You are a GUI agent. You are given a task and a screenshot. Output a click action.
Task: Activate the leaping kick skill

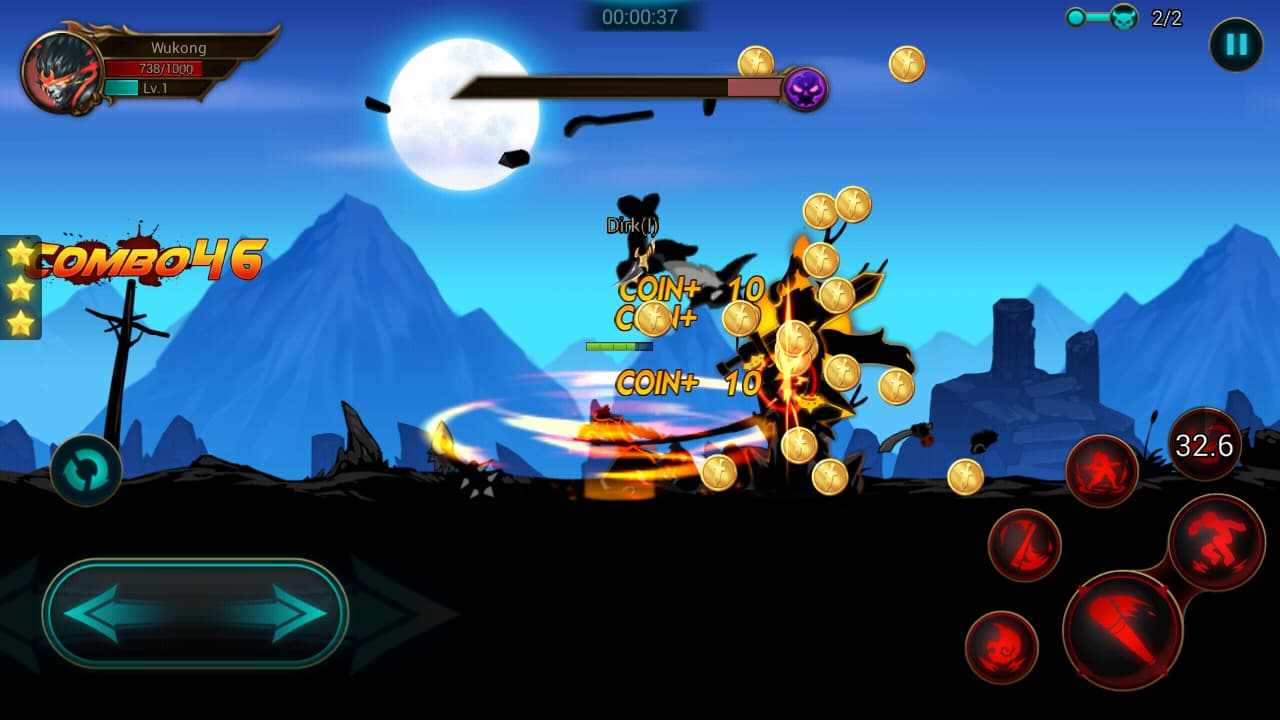coord(1218,544)
